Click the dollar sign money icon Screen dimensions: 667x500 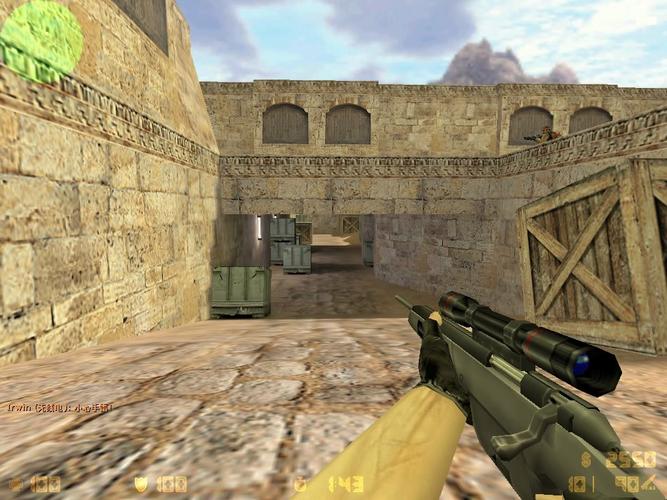(586, 459)
